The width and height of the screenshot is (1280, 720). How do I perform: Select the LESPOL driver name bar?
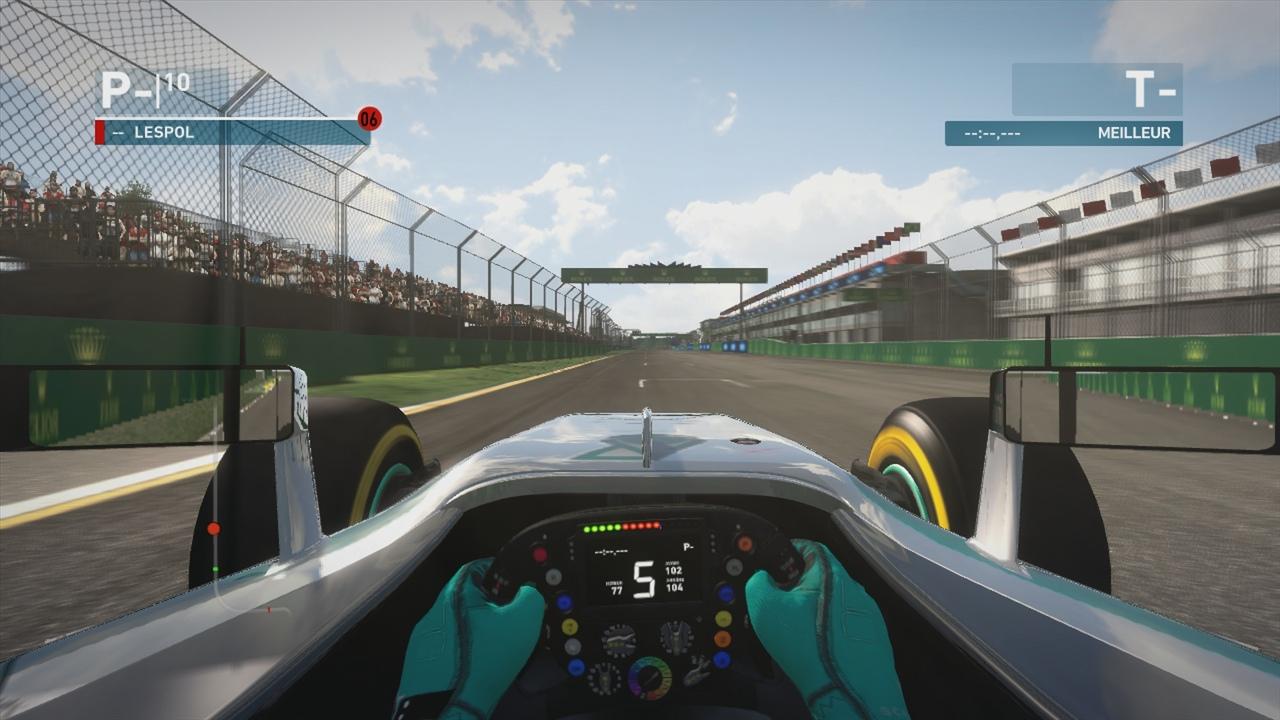230,130
